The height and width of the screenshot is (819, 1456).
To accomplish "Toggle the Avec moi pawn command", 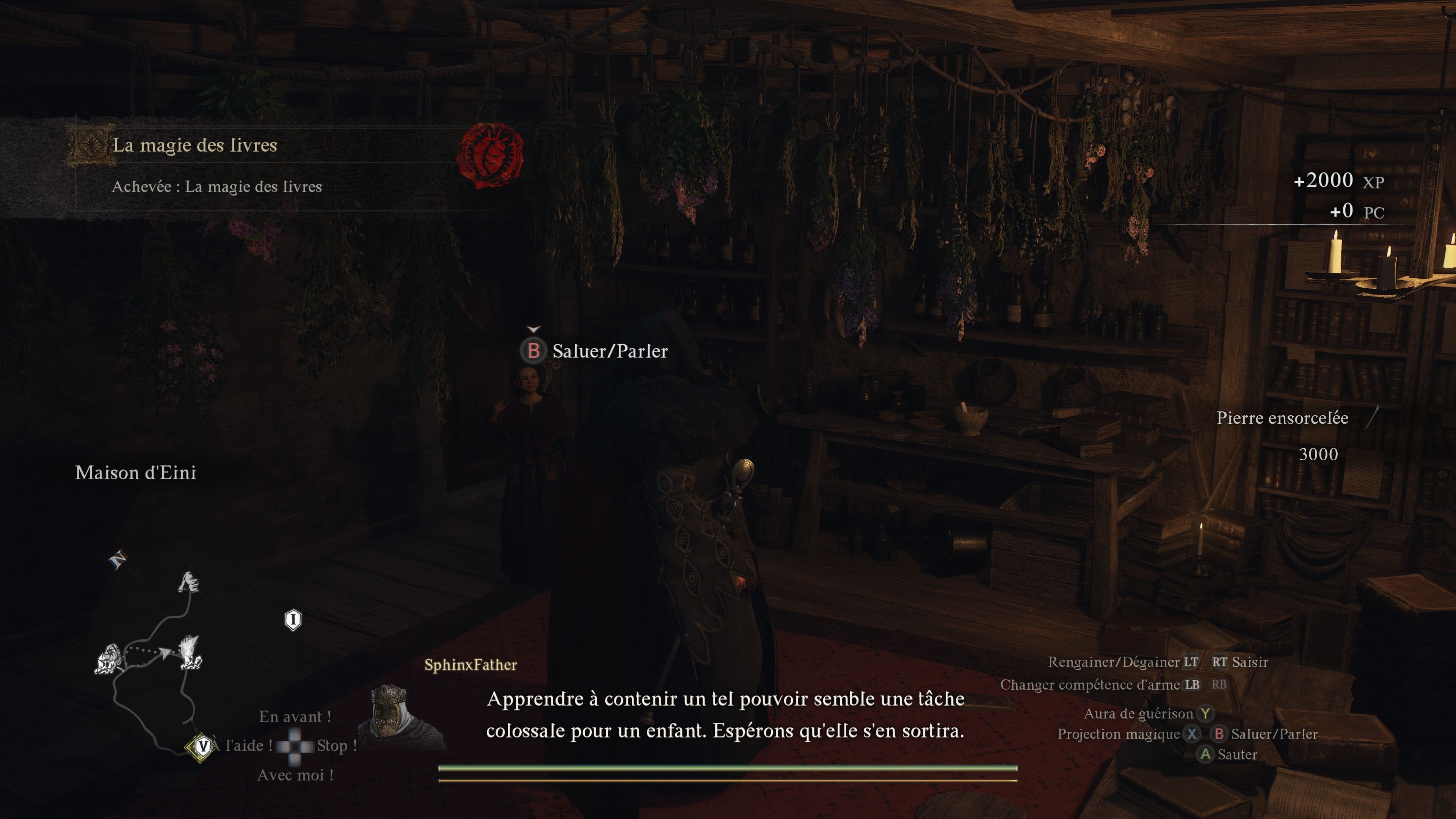I will coord(296,775).
